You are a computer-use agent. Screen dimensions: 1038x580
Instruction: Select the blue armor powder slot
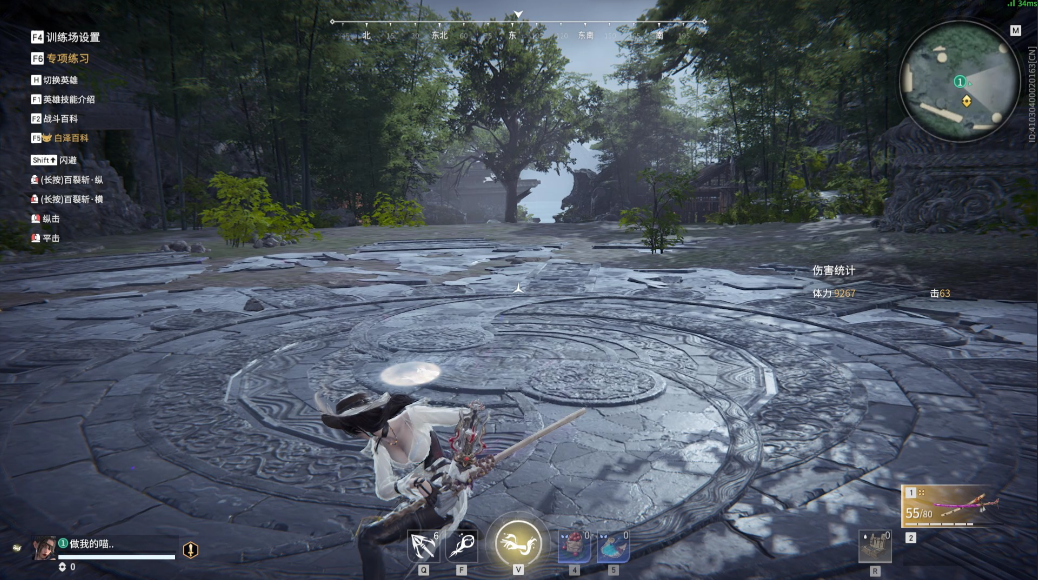click(613, 546)
